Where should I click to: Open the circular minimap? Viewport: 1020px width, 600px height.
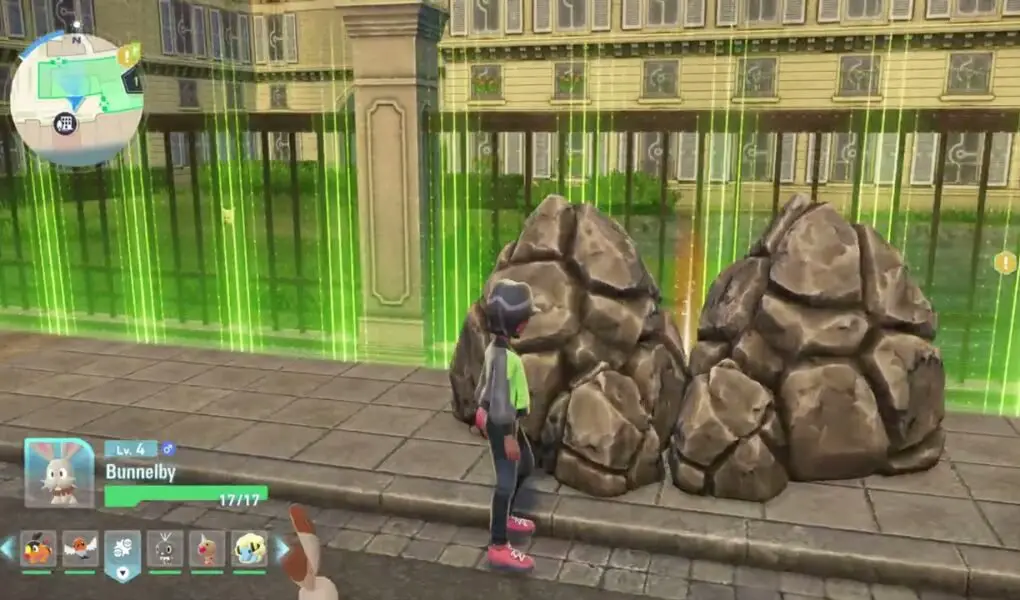pyautogui.click(x=75, y=99)
